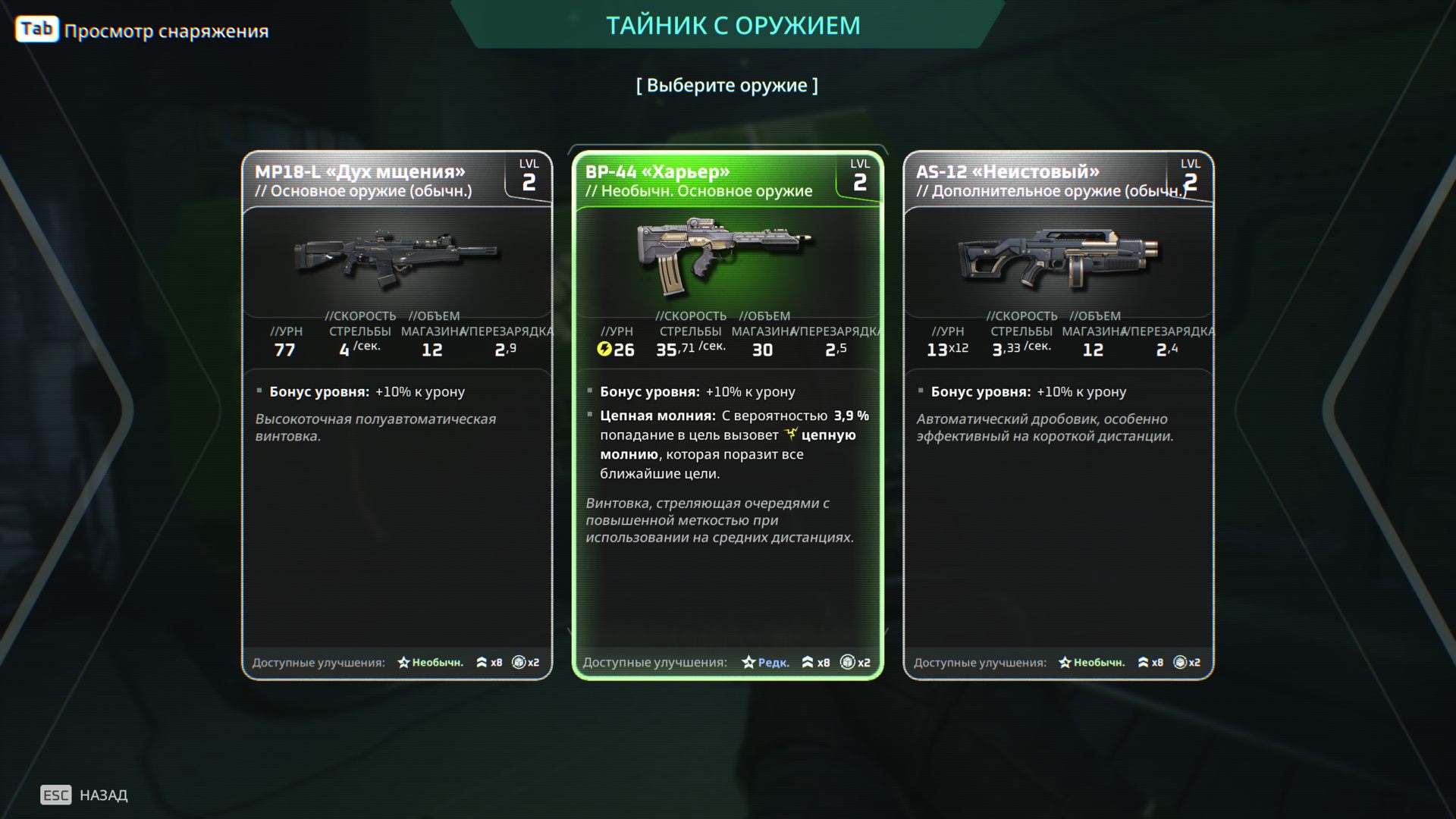This screenshot has width=1456, height=819.
Task: Click the module cube x2 icon on MP18-L card
Action: click(x=520, y=662)
